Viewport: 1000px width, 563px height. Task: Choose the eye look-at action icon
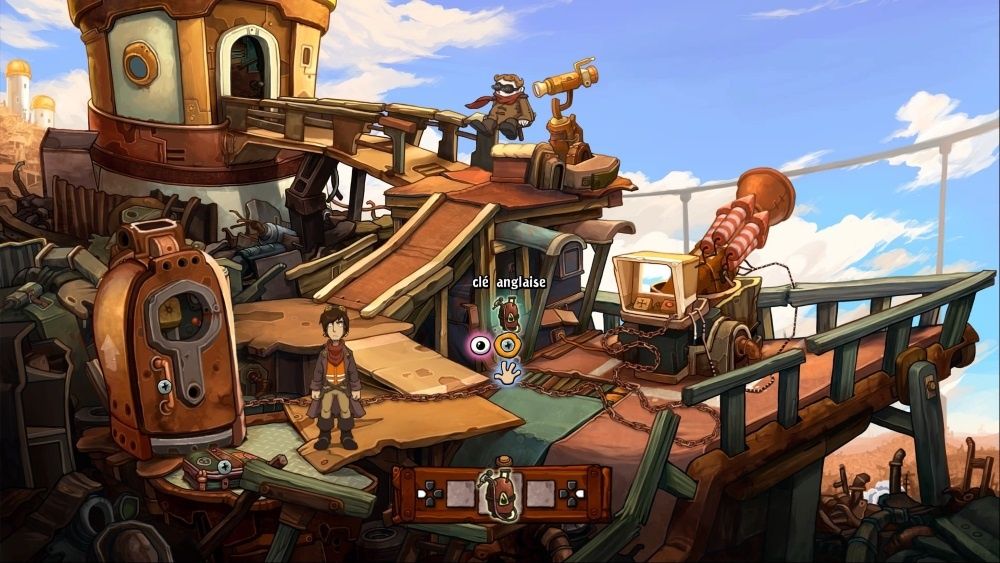pos(481,346)
